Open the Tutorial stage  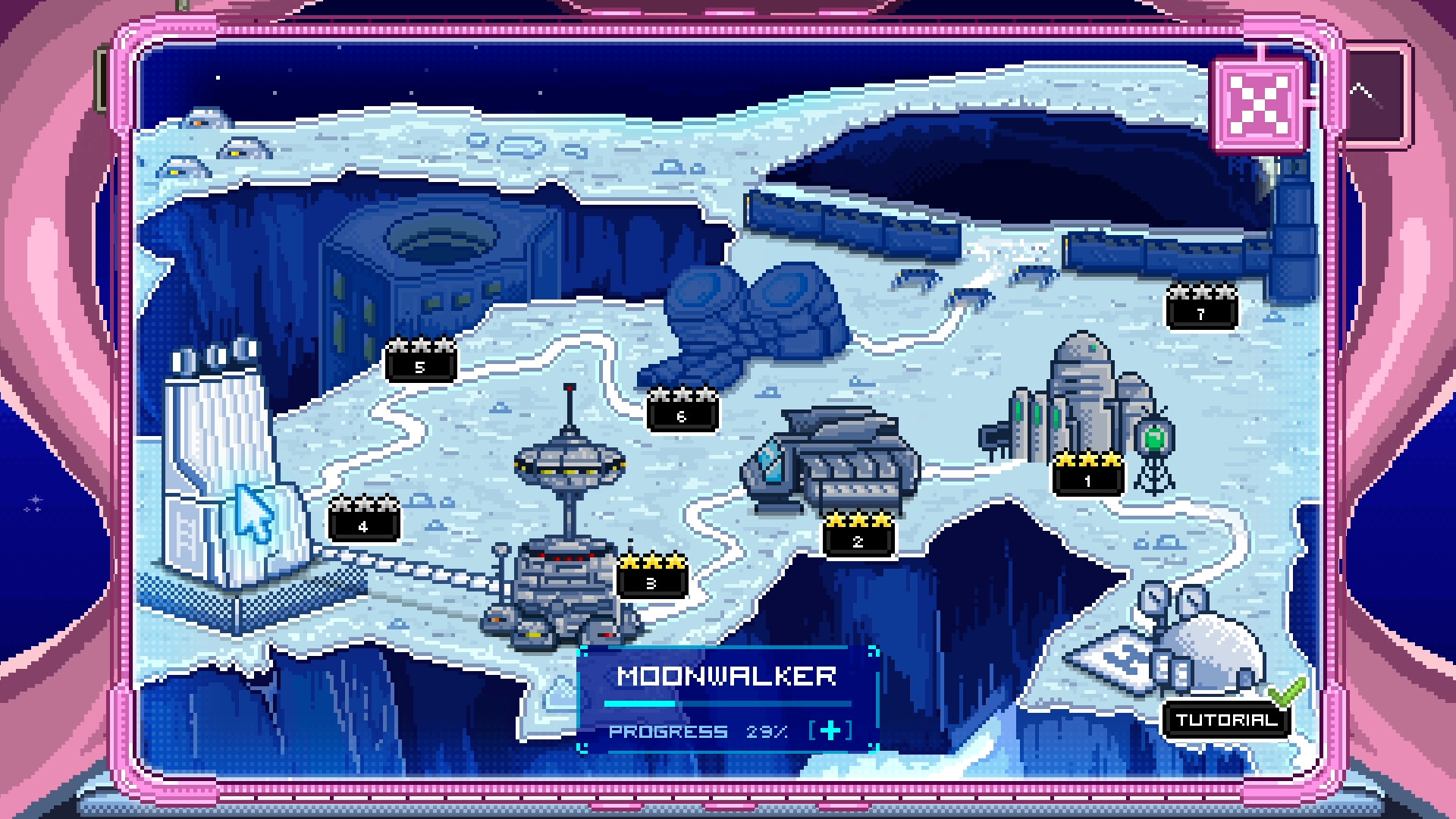click(x=1225, y=720)
